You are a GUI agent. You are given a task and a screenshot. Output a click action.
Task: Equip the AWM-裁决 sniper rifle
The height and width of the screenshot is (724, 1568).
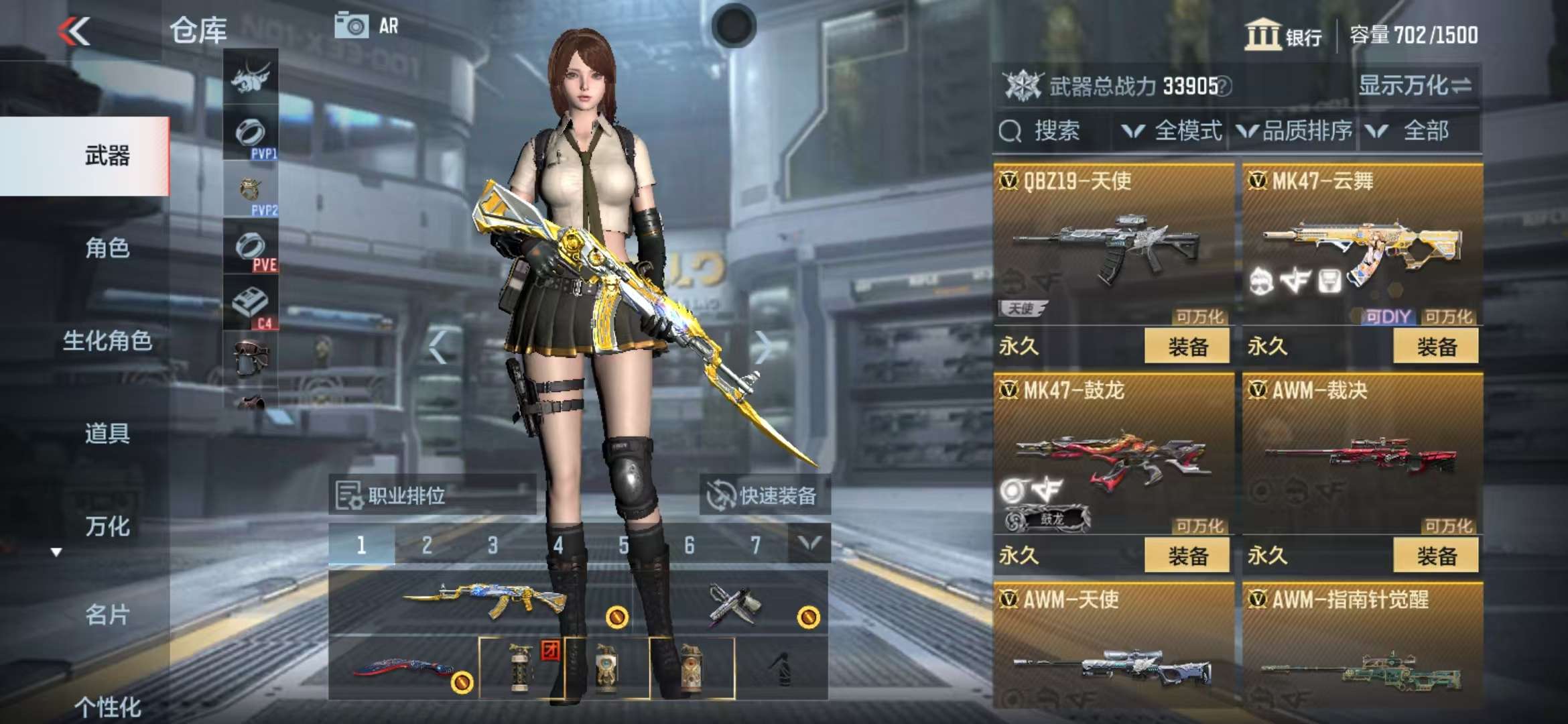[x=1435, y=556]
